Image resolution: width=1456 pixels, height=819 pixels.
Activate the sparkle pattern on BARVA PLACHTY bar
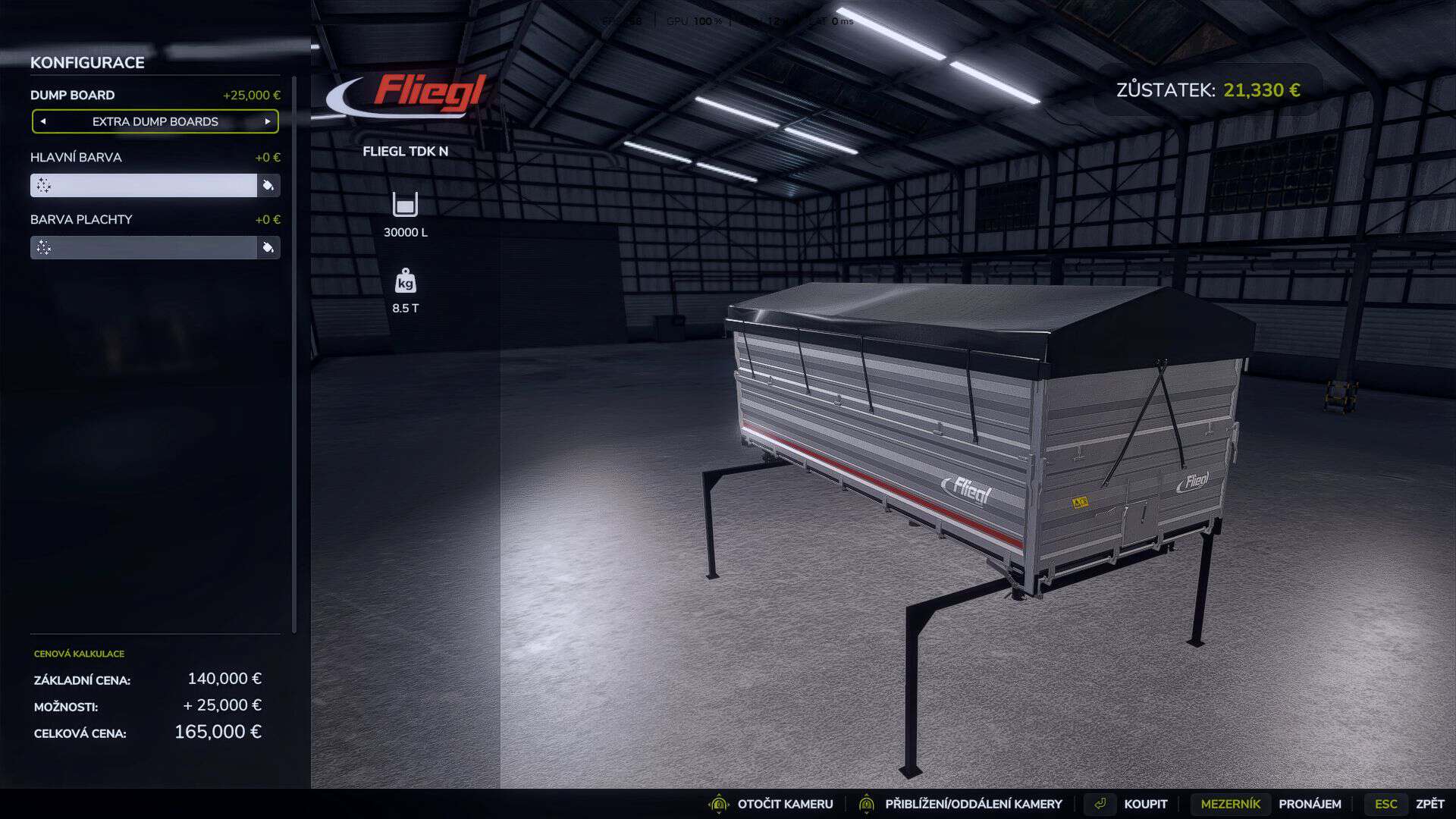click(43, 247)
